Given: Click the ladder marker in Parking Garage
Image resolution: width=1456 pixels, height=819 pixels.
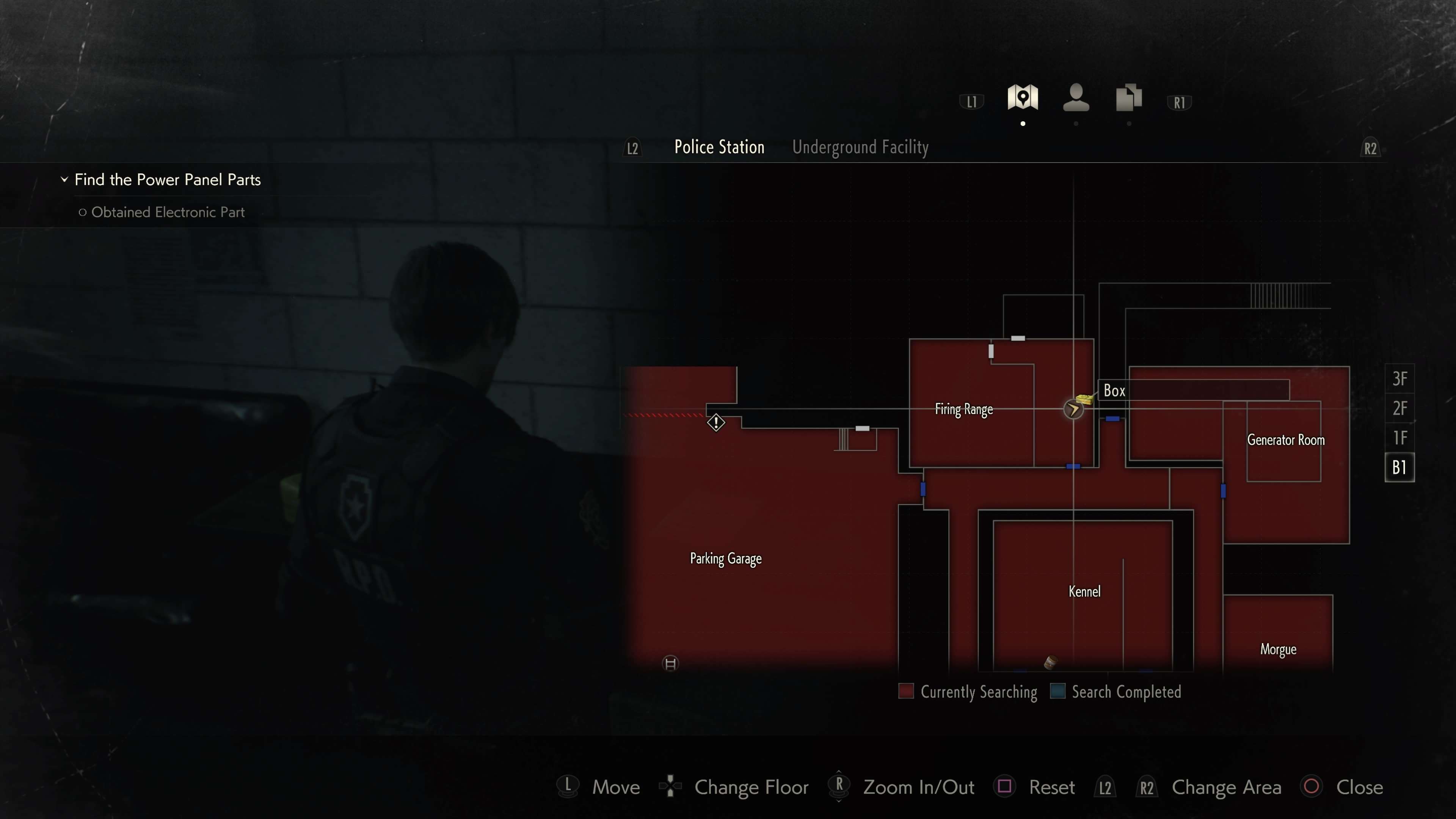Looking at the screenshot, I should pos(670,664).
